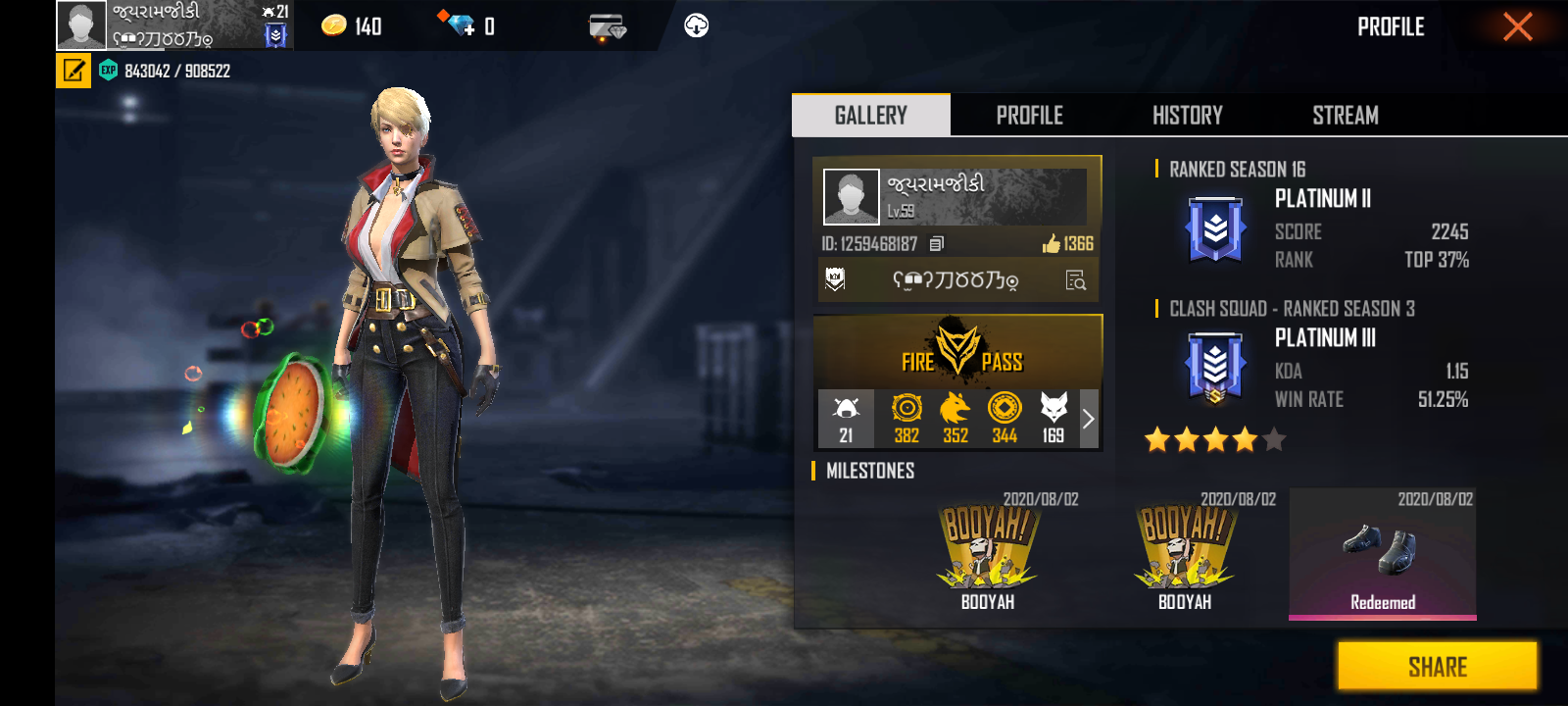1568x706 pixels.
Task: Tap the yellow Share button
Action: tap(1437, 667)
